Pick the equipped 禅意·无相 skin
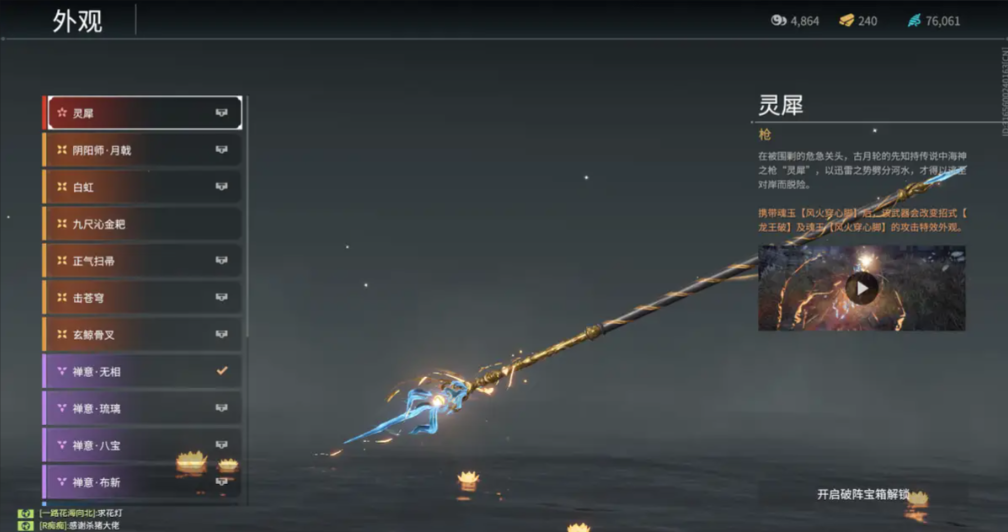Image resolution: width=1008 pixels, height=532 pixels. point(142,371)
